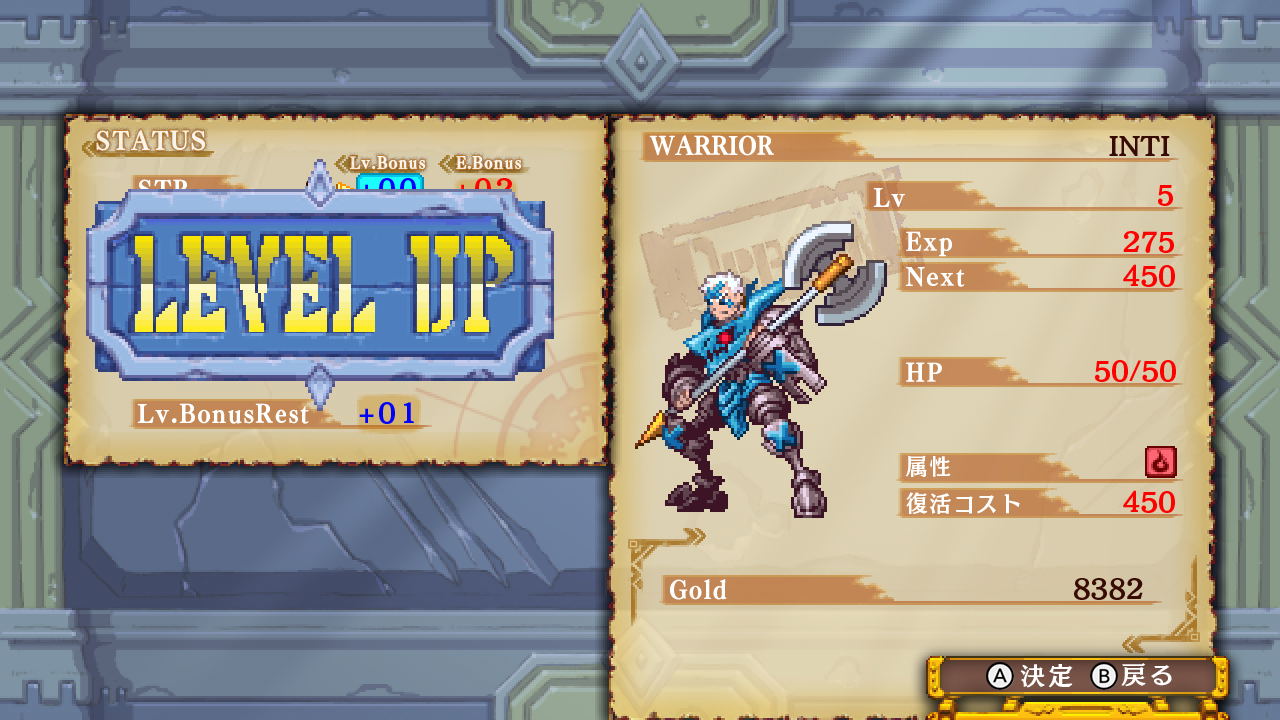Expand the E.Bonus column header chevron

tap(445, 162)
